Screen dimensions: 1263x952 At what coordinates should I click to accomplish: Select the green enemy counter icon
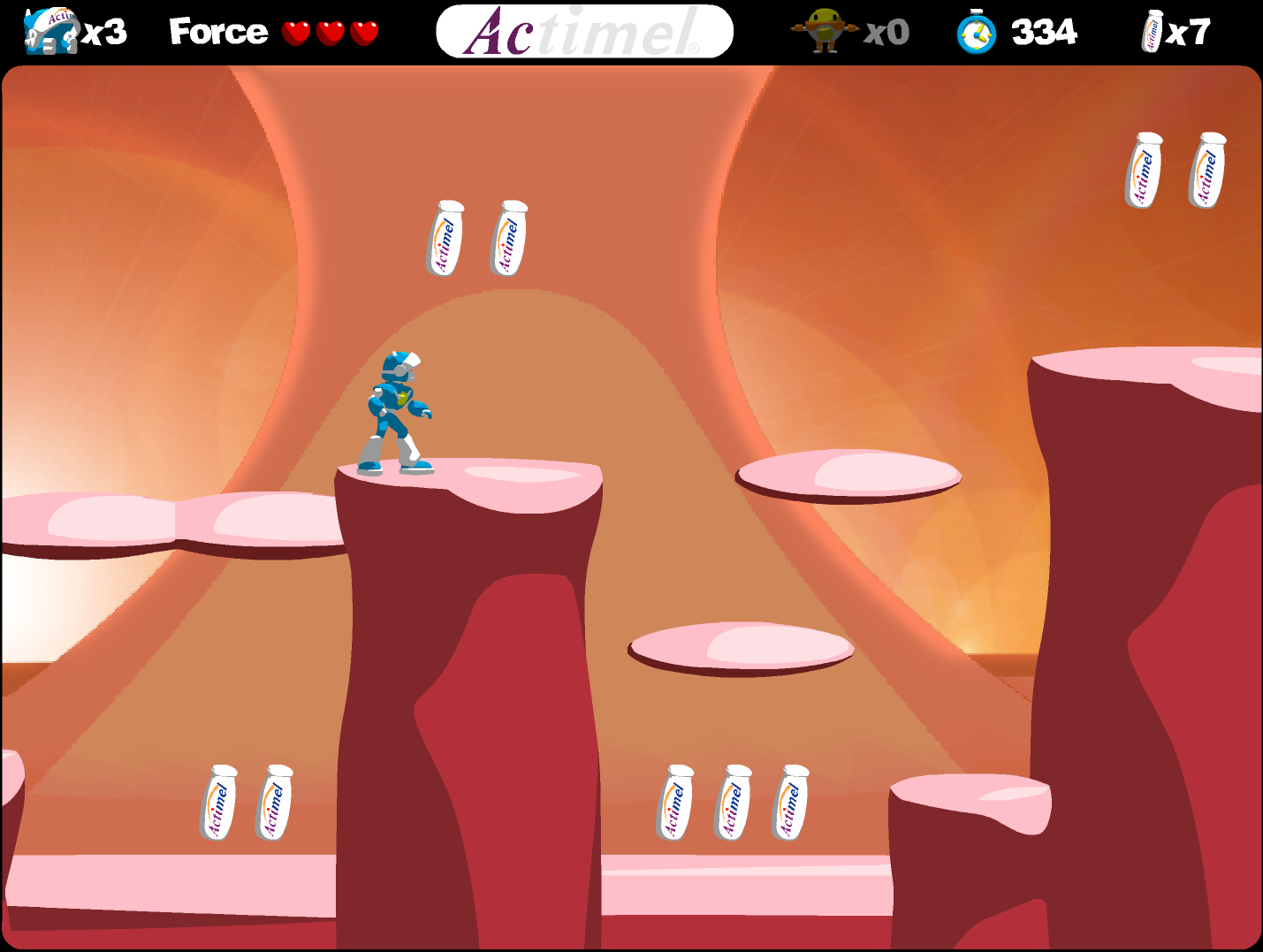point(825,31)
